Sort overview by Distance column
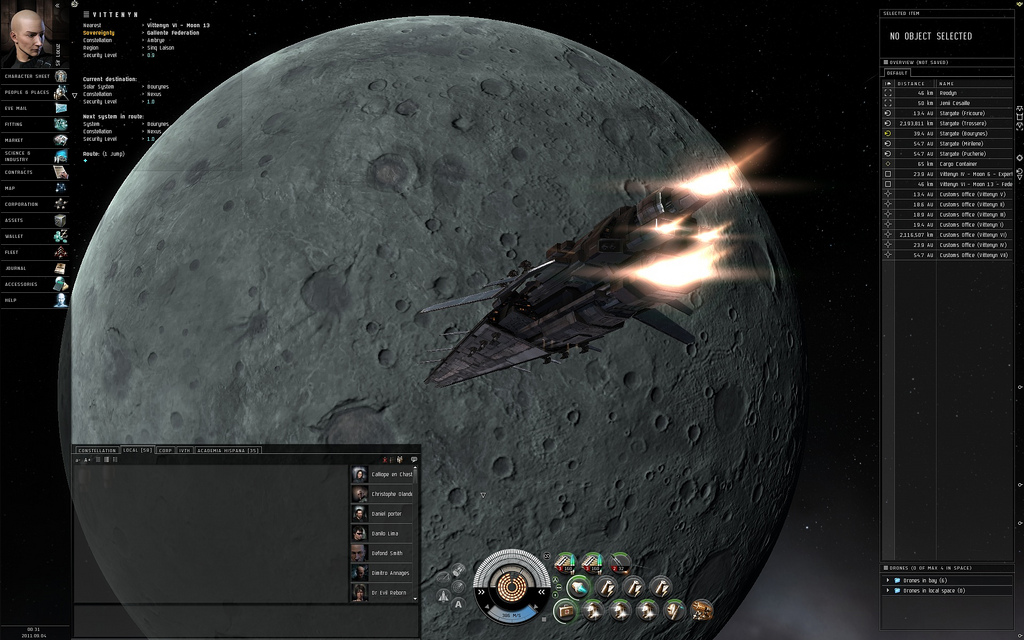 (x=911, y=83)
